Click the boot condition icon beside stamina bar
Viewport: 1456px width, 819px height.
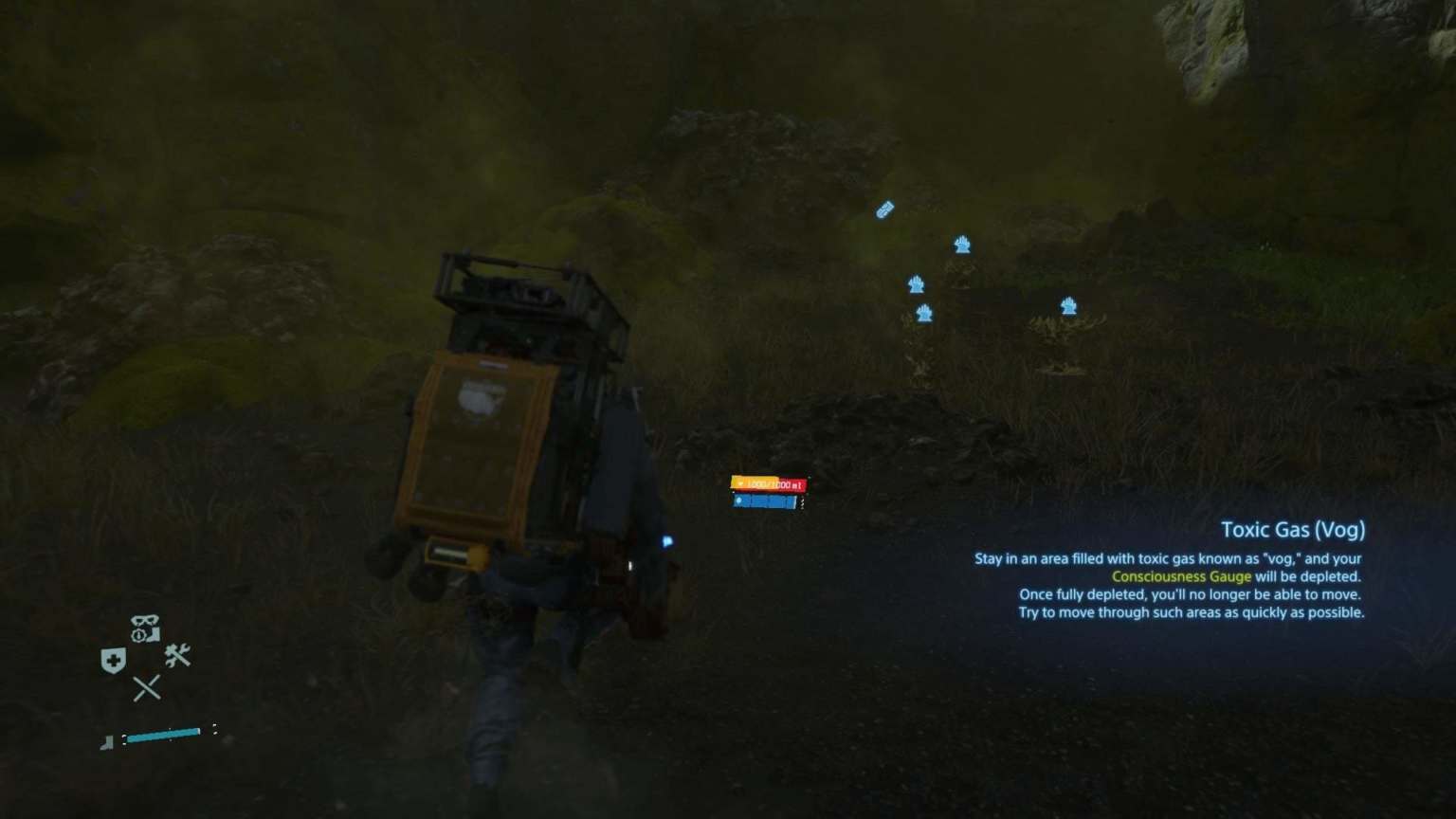[107, 742]
